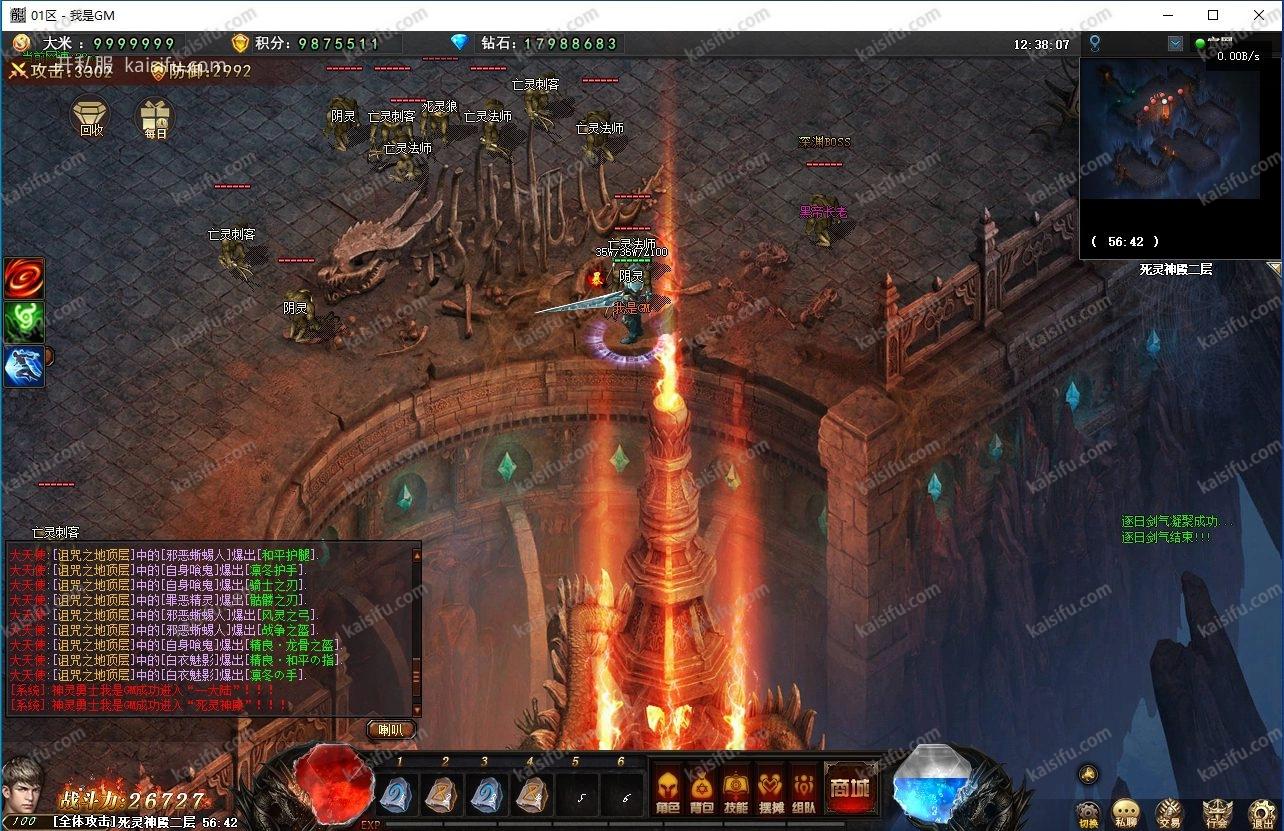Activate the green spirit skill icon
The height and width of the screenshot is (831, 1284).
coord(23,322)
